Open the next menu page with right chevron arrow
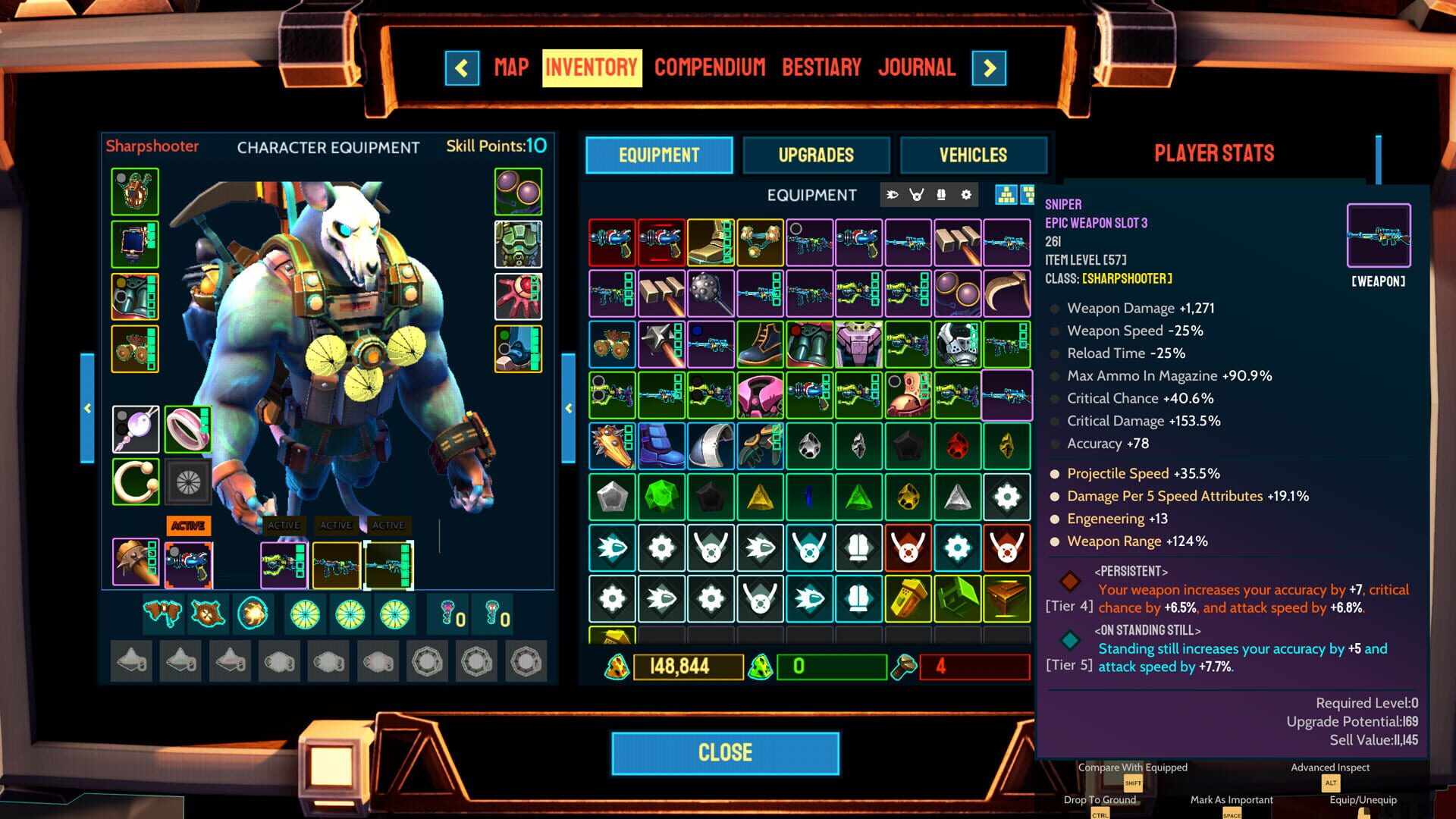Image resolution: width=1456 pixels, height=819 pixels. (990, 68)
